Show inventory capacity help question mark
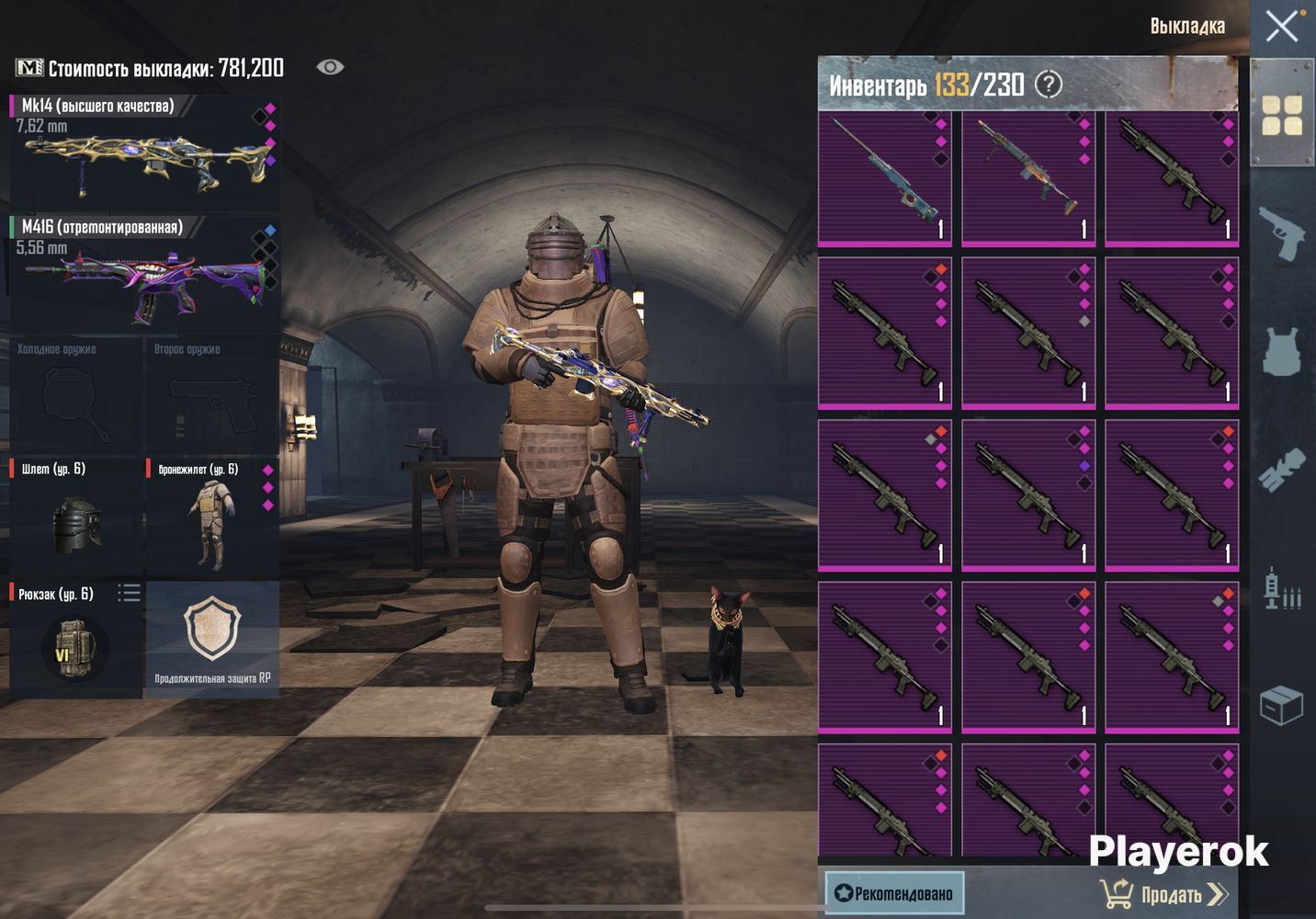The width and height of the screenshot is (1316, 919). (x=1049, y=85)
